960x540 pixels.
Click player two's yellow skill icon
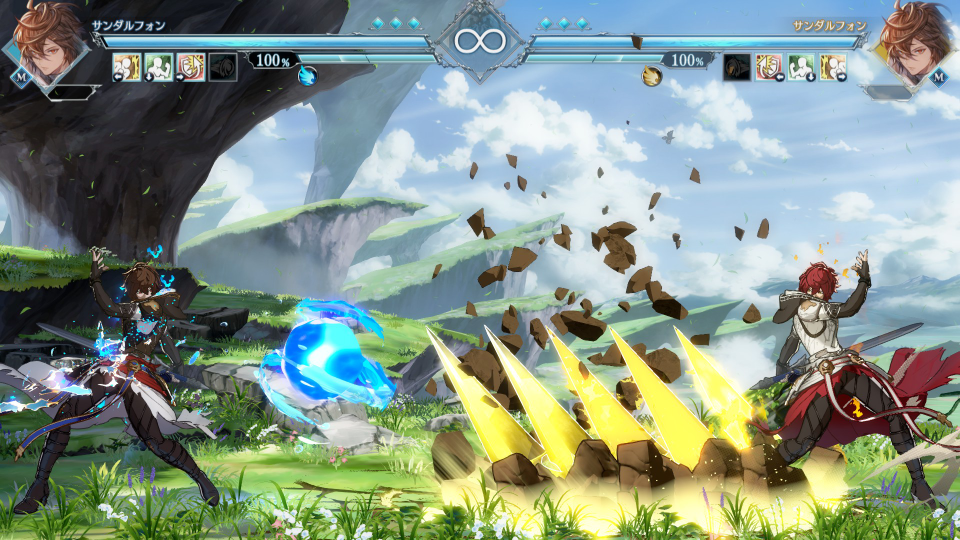coord(833,67)
